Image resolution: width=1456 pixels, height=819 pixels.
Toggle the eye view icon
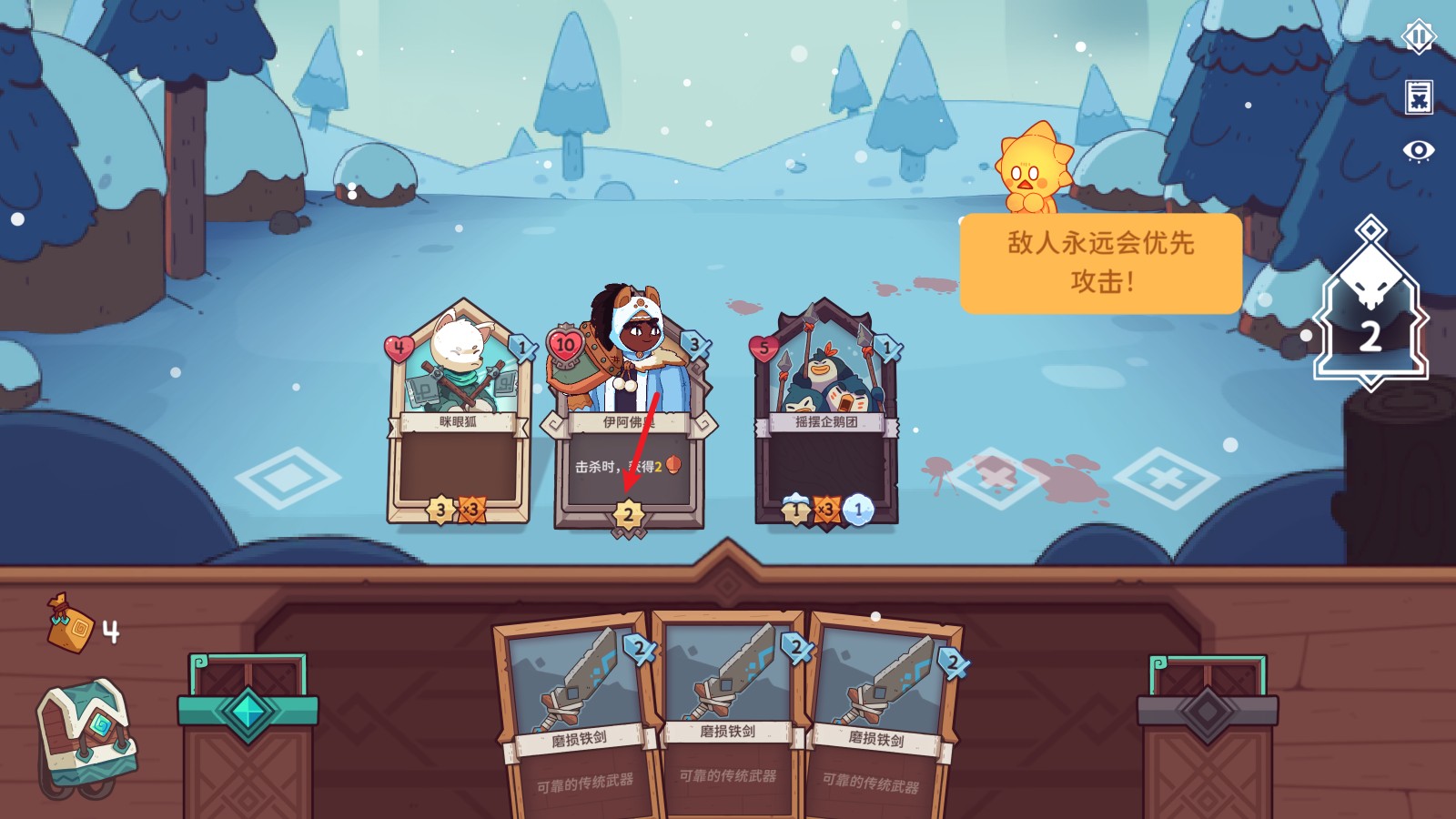coord(1418,150)
